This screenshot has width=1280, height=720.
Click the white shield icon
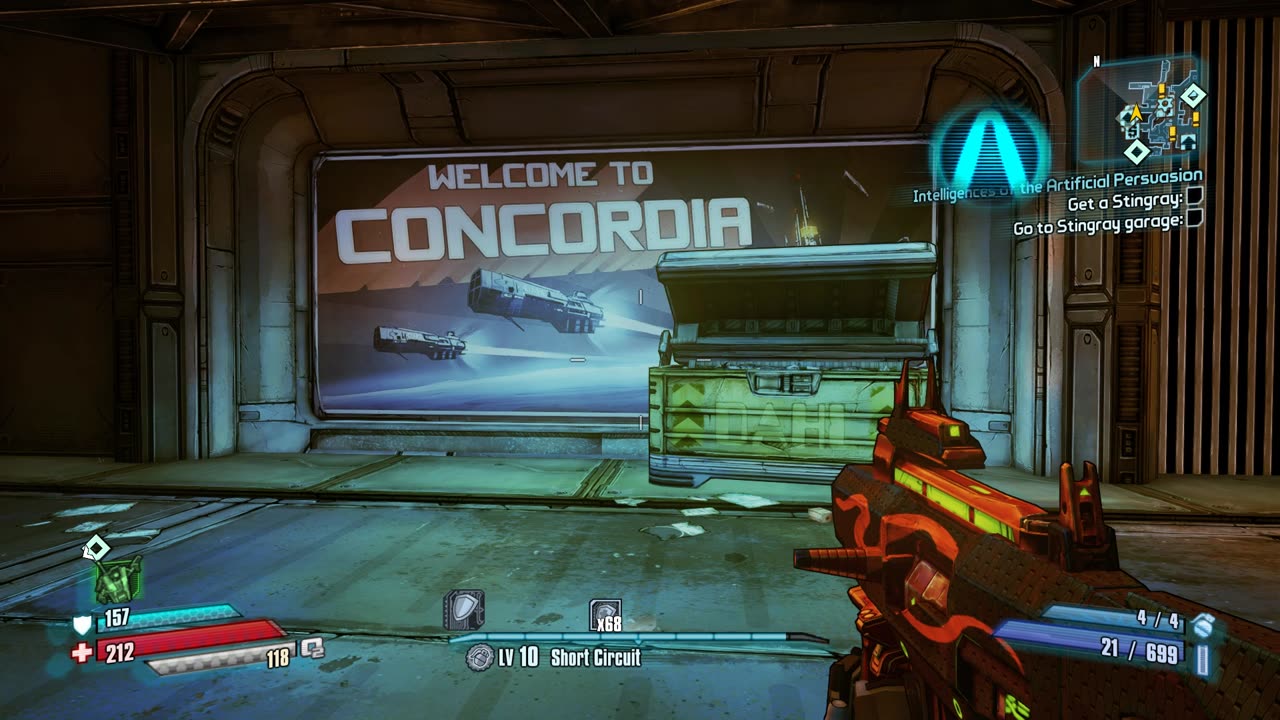click(x=82, y=626)
